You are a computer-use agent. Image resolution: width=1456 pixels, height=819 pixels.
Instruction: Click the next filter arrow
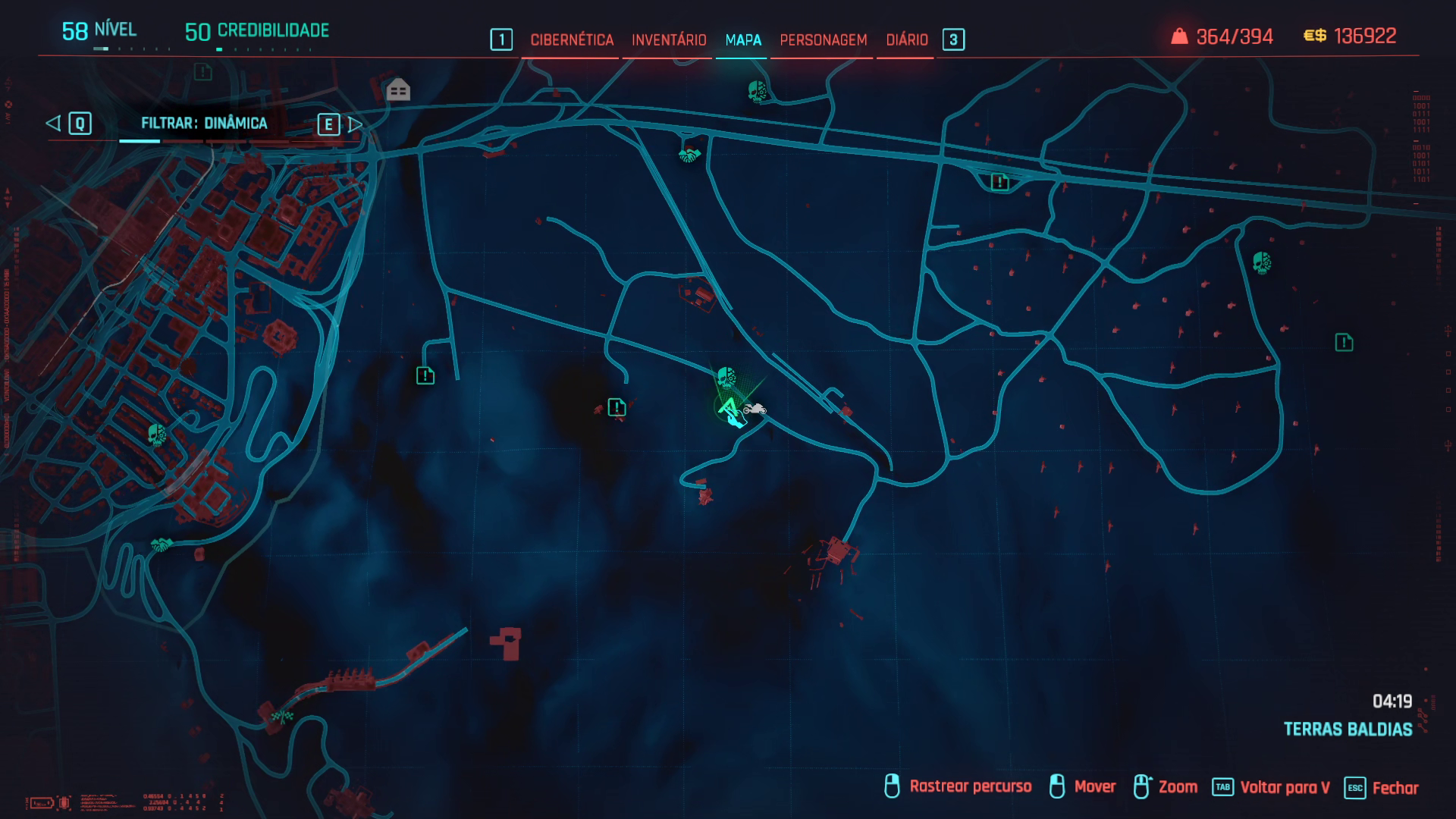pyautogui.click(x=354, y=124)
